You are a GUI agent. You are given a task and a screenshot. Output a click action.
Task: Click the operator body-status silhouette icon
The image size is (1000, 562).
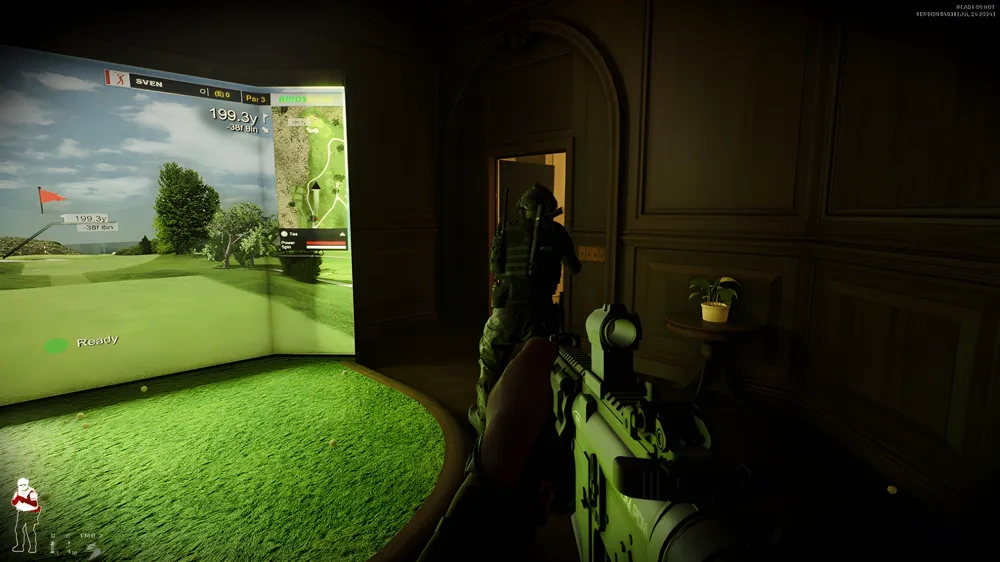(25, 514)
